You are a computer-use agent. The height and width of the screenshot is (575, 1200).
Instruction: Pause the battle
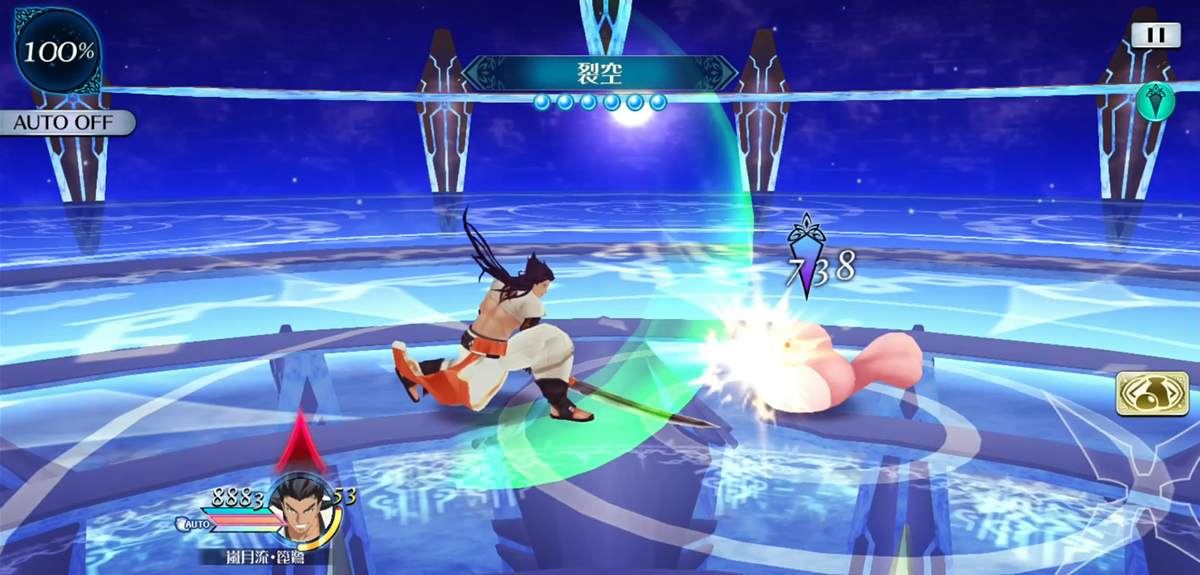click(x=1155, y=34)
